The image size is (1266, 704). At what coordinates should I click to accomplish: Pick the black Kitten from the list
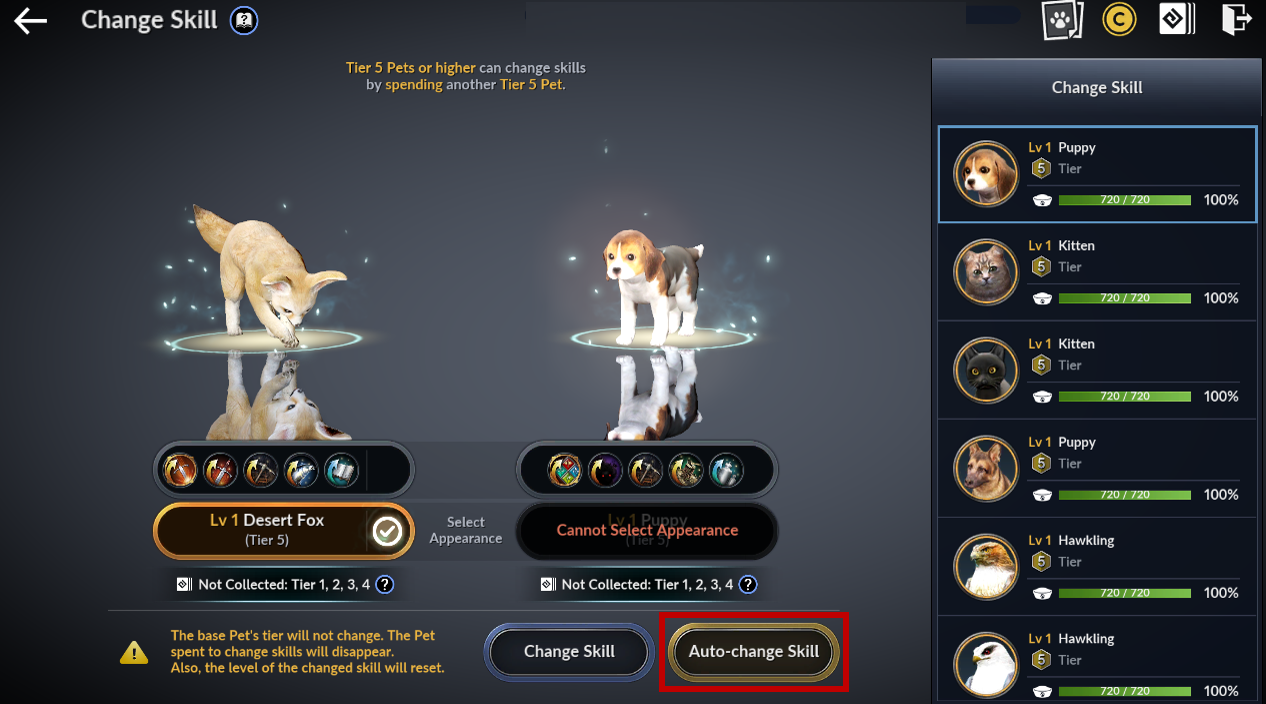click(x=1097, y=370)
